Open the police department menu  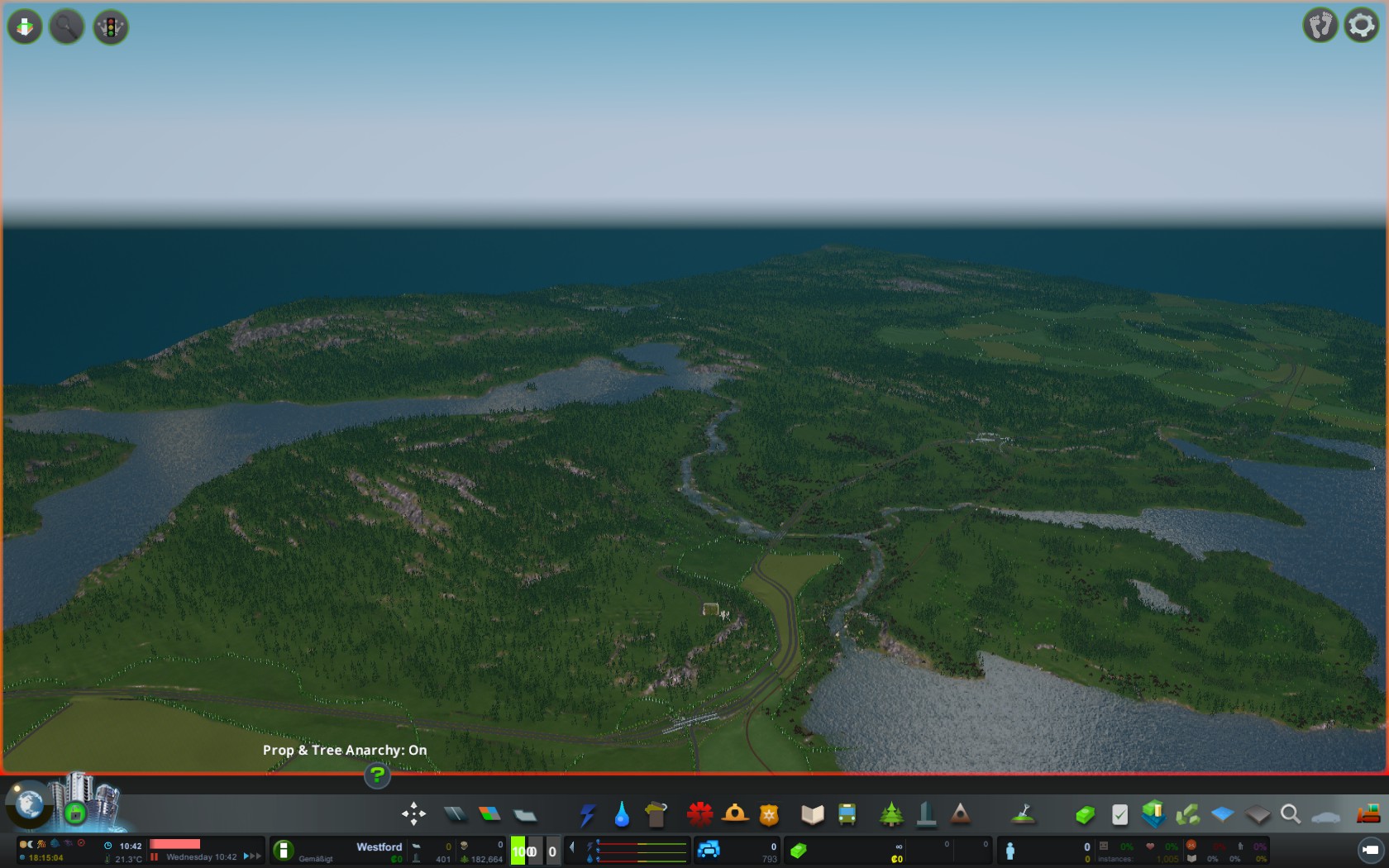click(769, 815)
